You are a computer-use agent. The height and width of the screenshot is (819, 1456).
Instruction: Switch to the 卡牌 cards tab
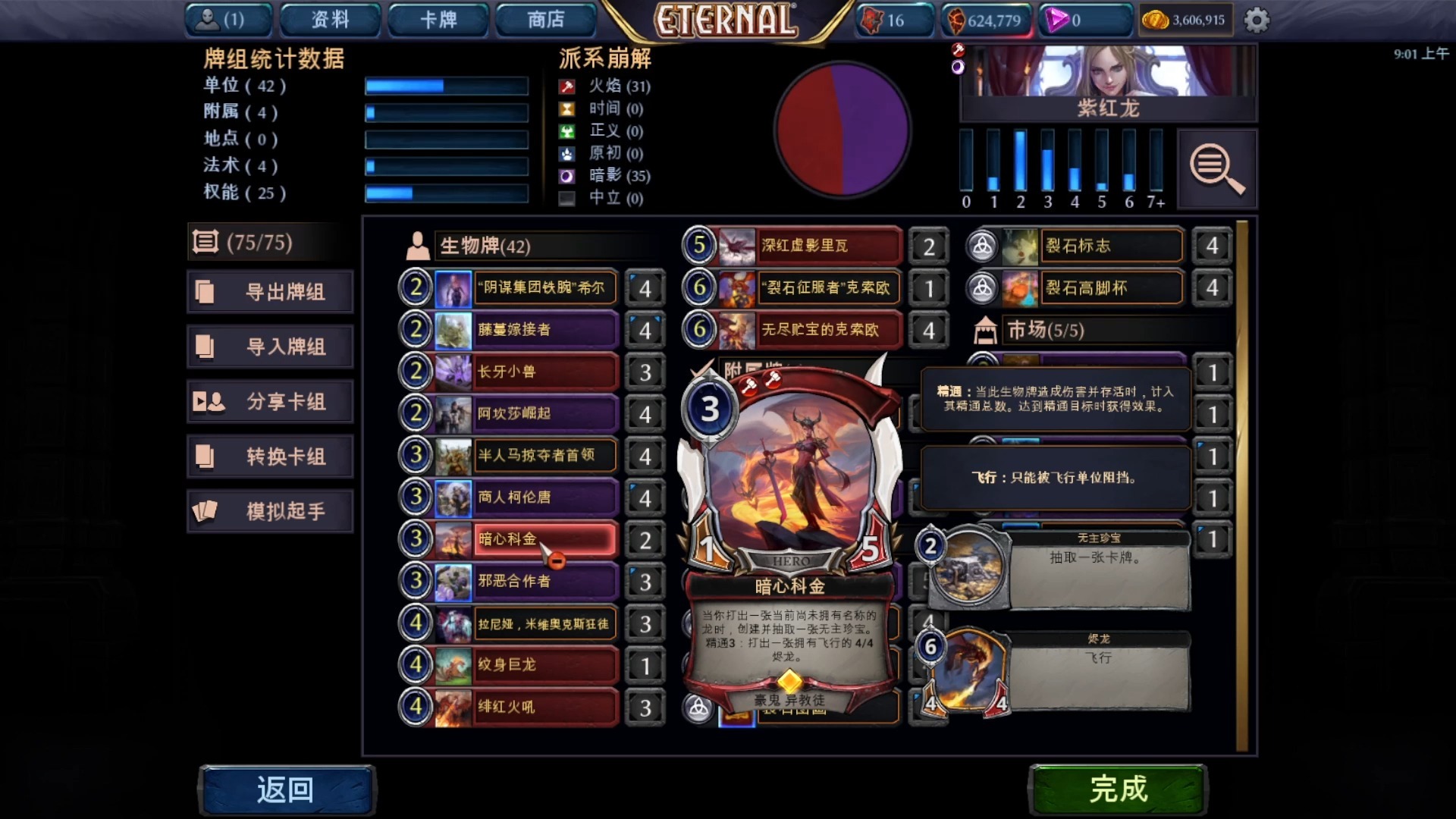(438, 20)
